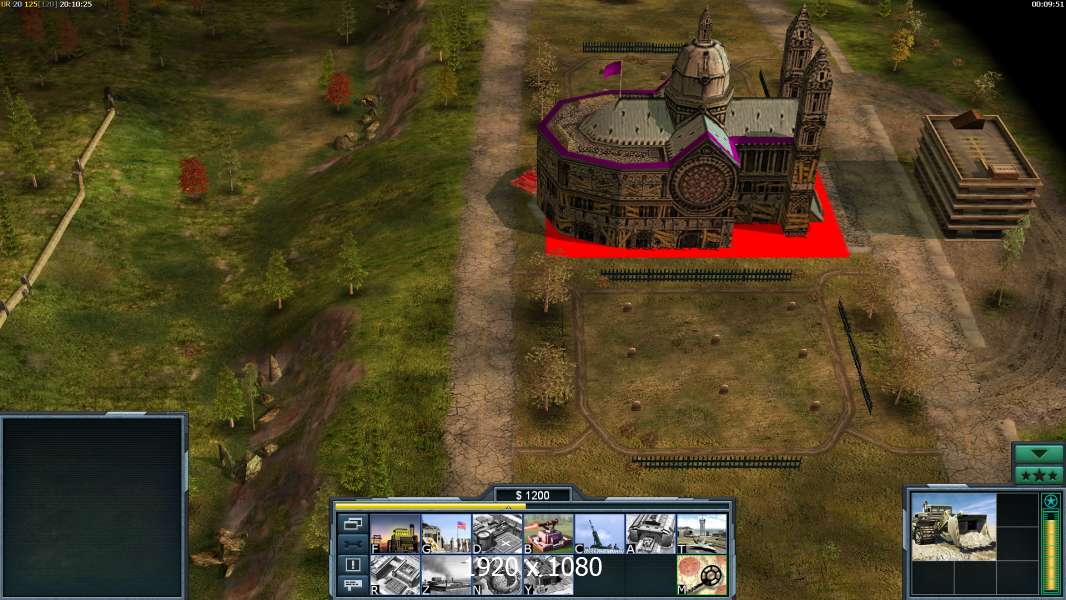
Task: Select the cold fusion reactor build icon (F)
Action: click(395, 534)
